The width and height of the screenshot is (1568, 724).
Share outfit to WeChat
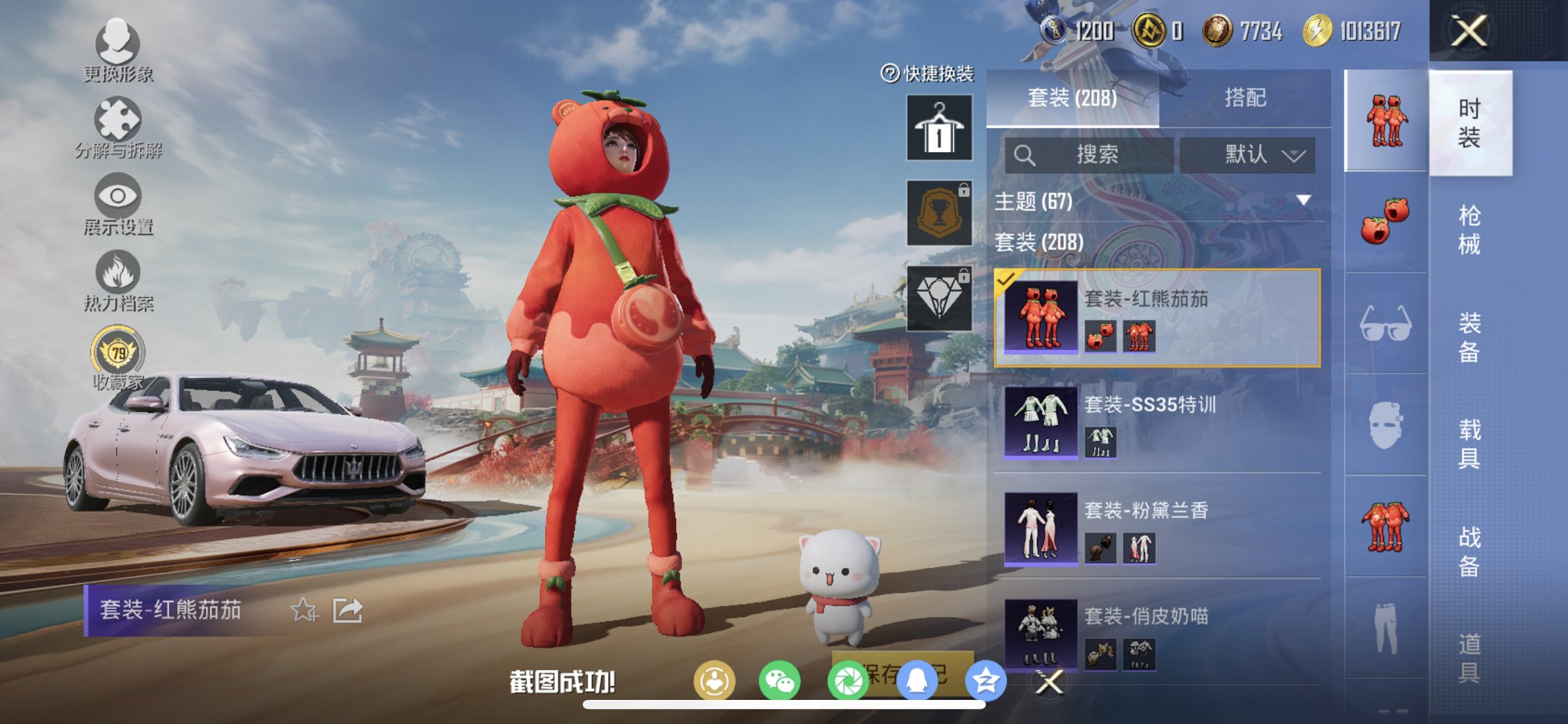[780, 678]
